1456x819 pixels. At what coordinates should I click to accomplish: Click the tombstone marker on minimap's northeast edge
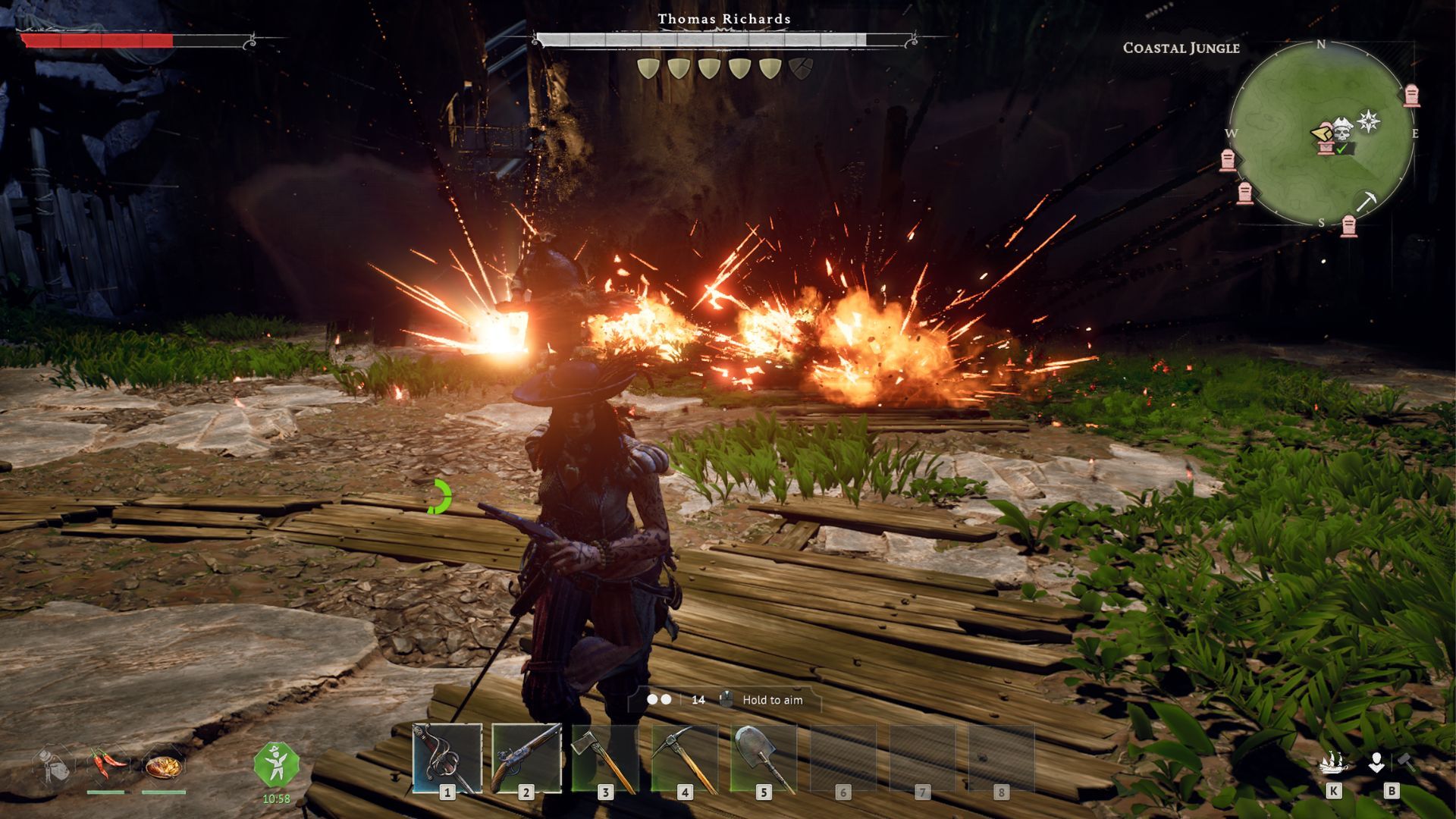click(1411, 96)
